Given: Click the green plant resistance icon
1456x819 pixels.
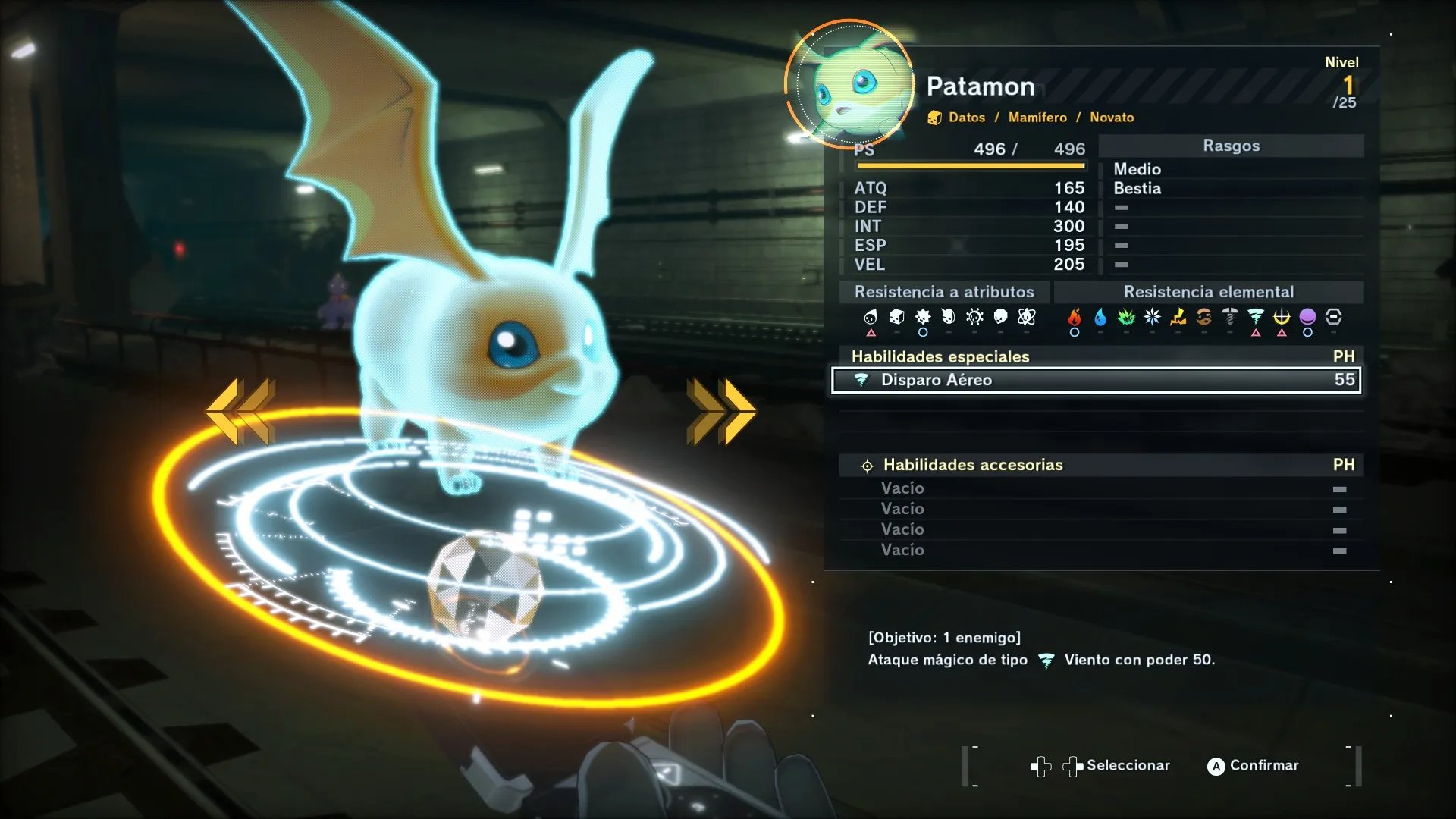Looking at the screenshot, I should click(x=1126, y=317).
